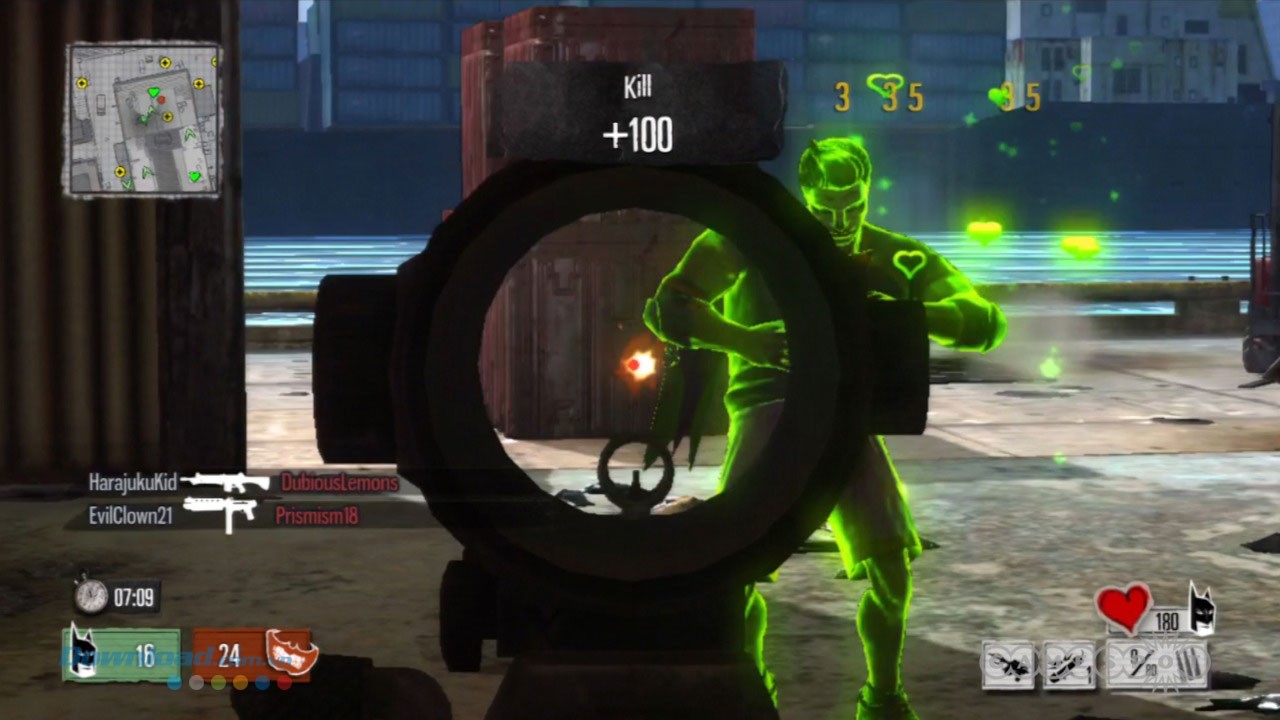Open the Kill +100 score banner
Screen dimensions: 1280x720
638,110
